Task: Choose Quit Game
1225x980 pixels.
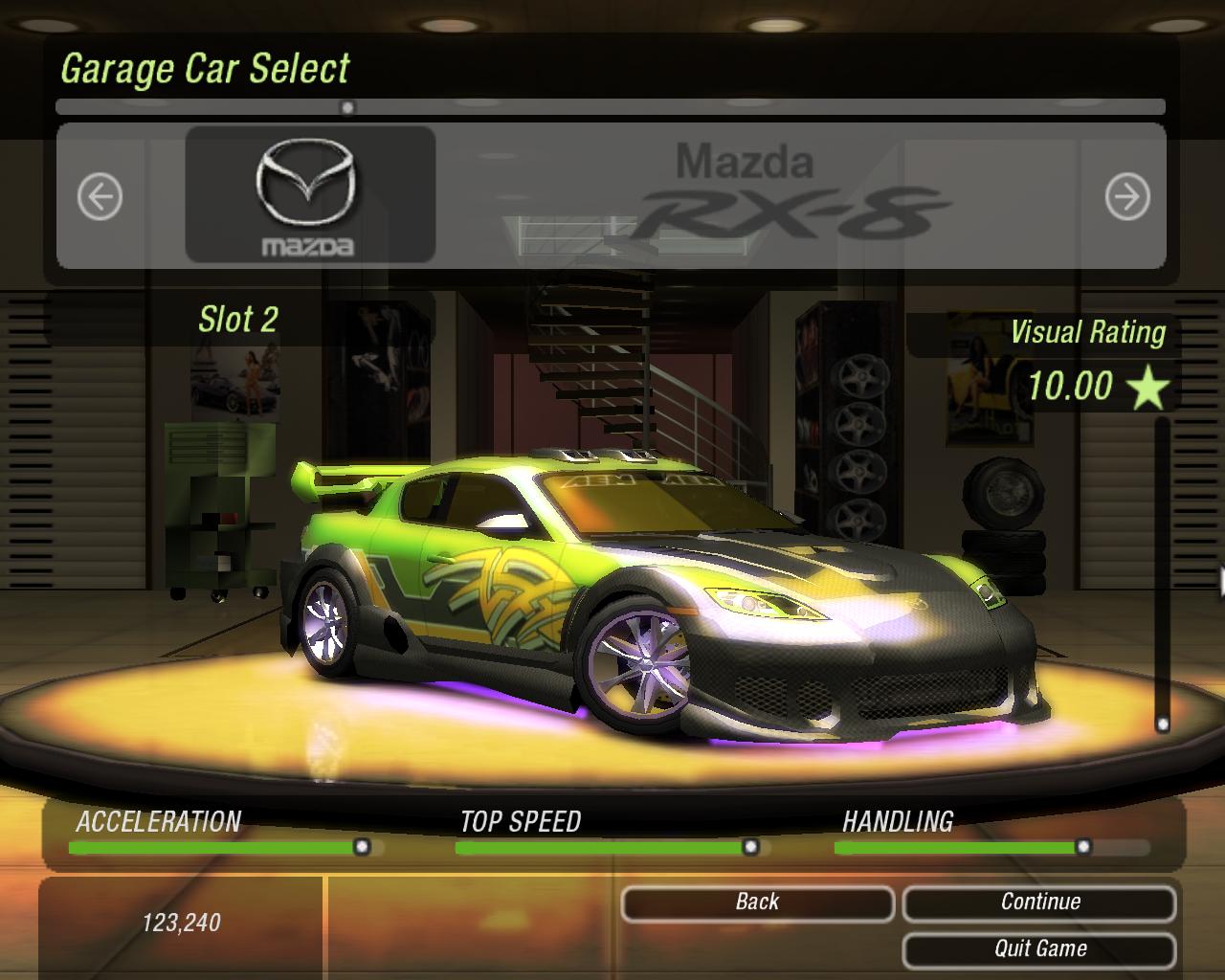Action: [1039, 949]
